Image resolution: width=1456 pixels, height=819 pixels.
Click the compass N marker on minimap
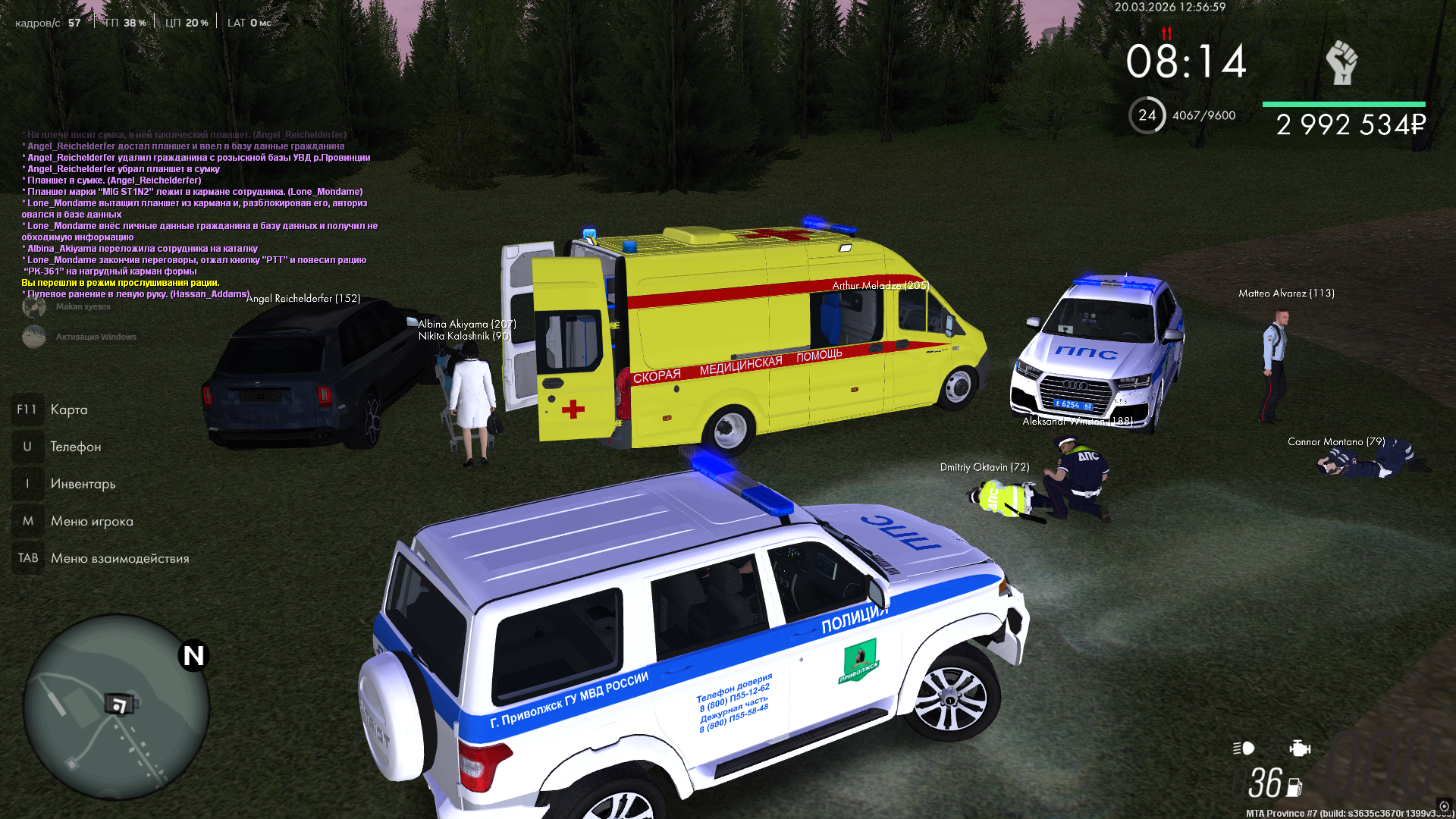(x=193, y=656)
